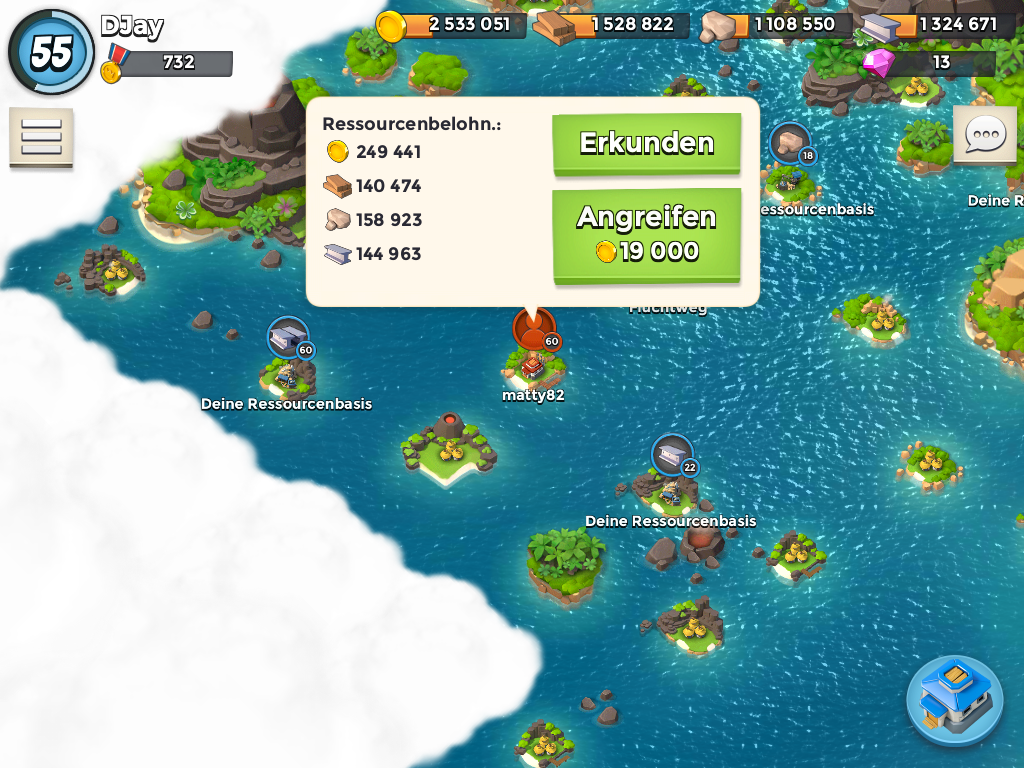The height and width of the screenshot is (768, 1024).
Task: Open the level 55 player profile badge
Action: [51, 52]
